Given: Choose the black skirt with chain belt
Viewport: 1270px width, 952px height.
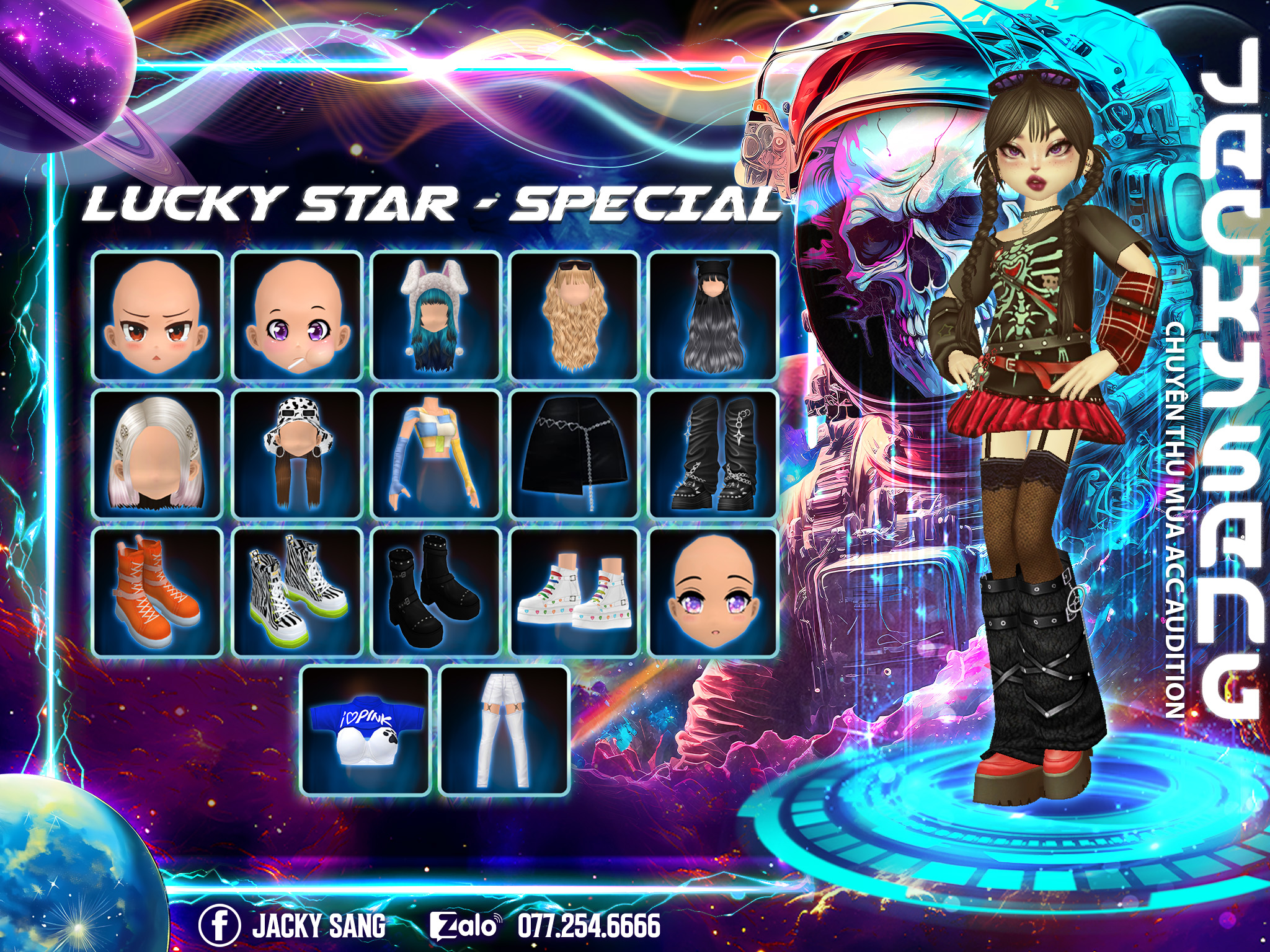Looking at the screenshot, I should click(574, 454).
